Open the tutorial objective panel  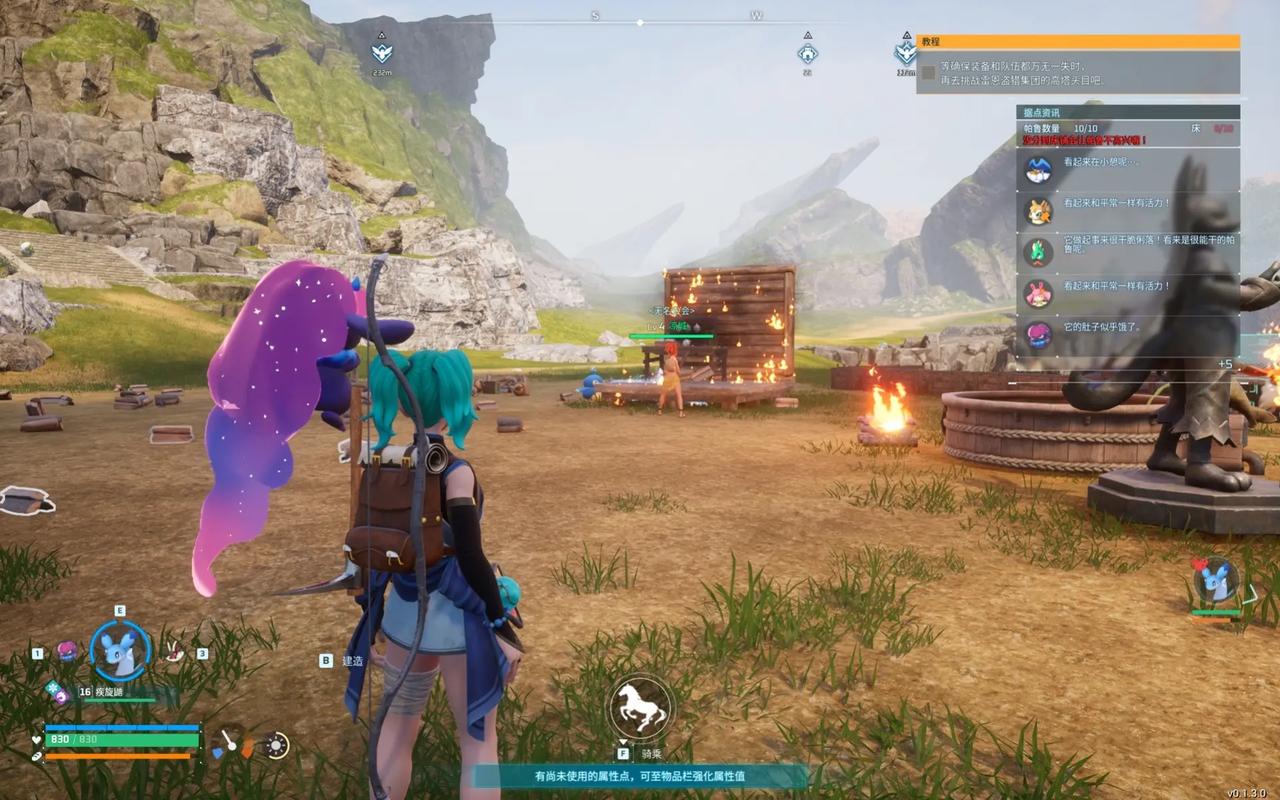(x=1078, y=42)
